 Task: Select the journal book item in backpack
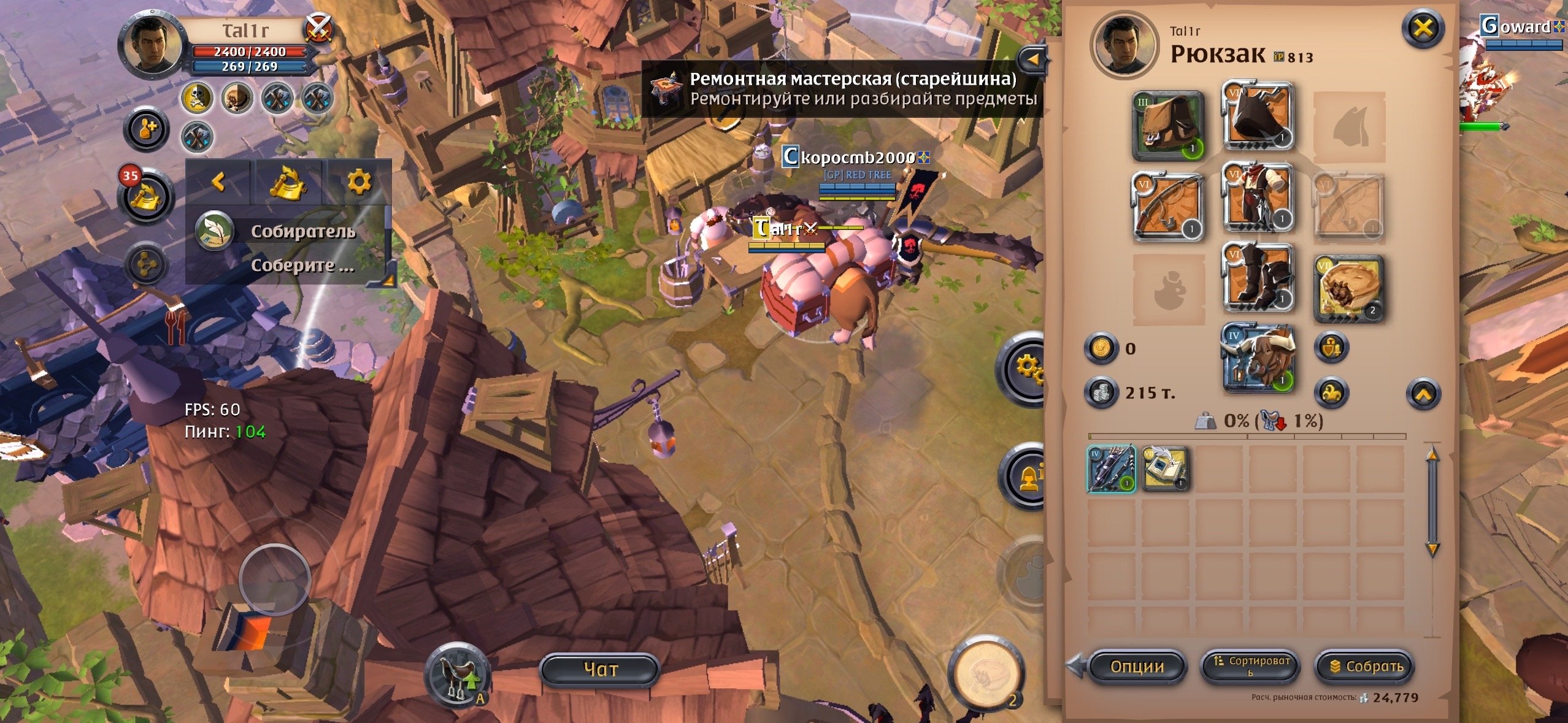pyautogui.click(x=1165, y=469)
